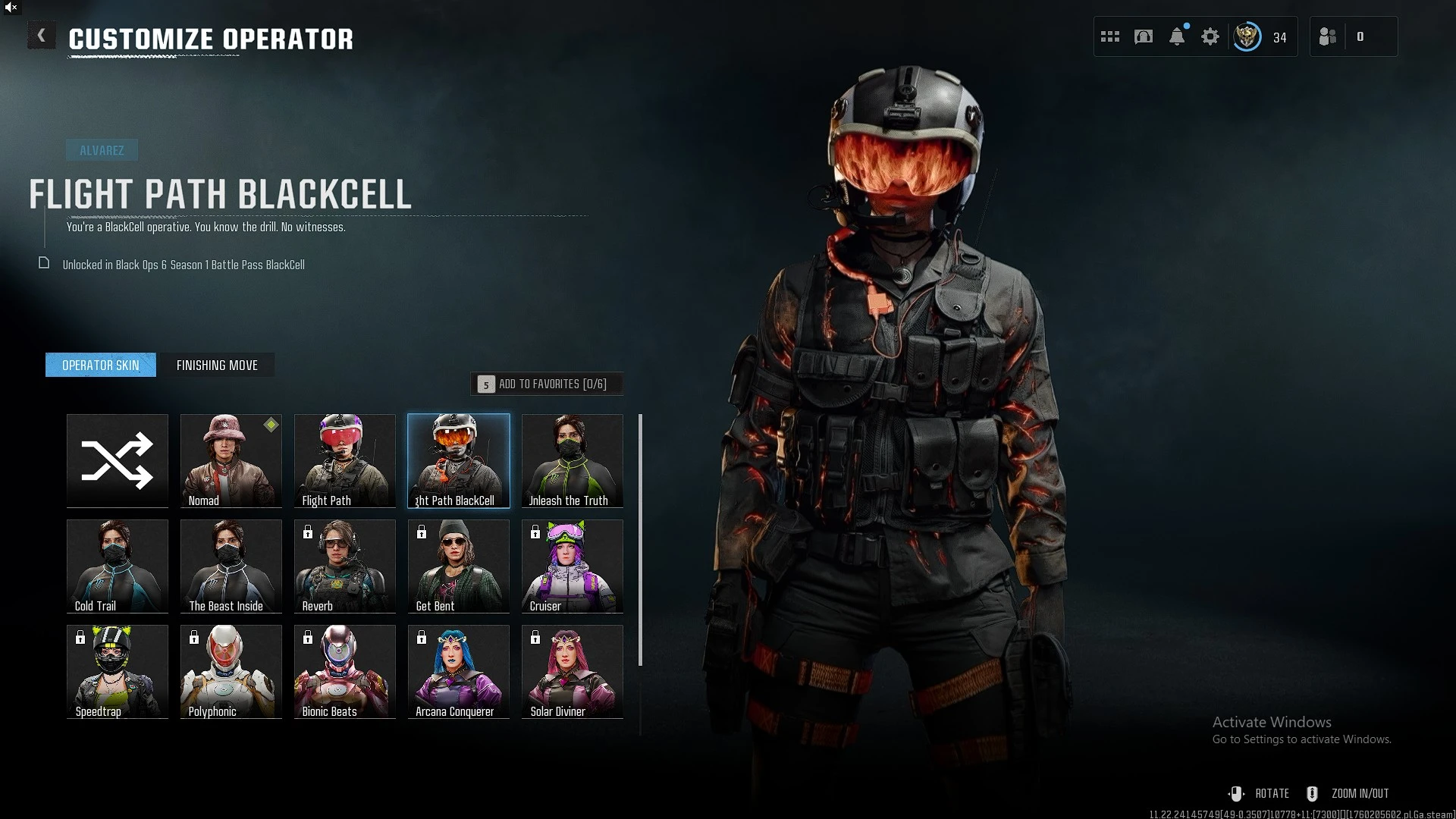
Task: Select the Nomad operator skin
Action: (x=231, y=460)
